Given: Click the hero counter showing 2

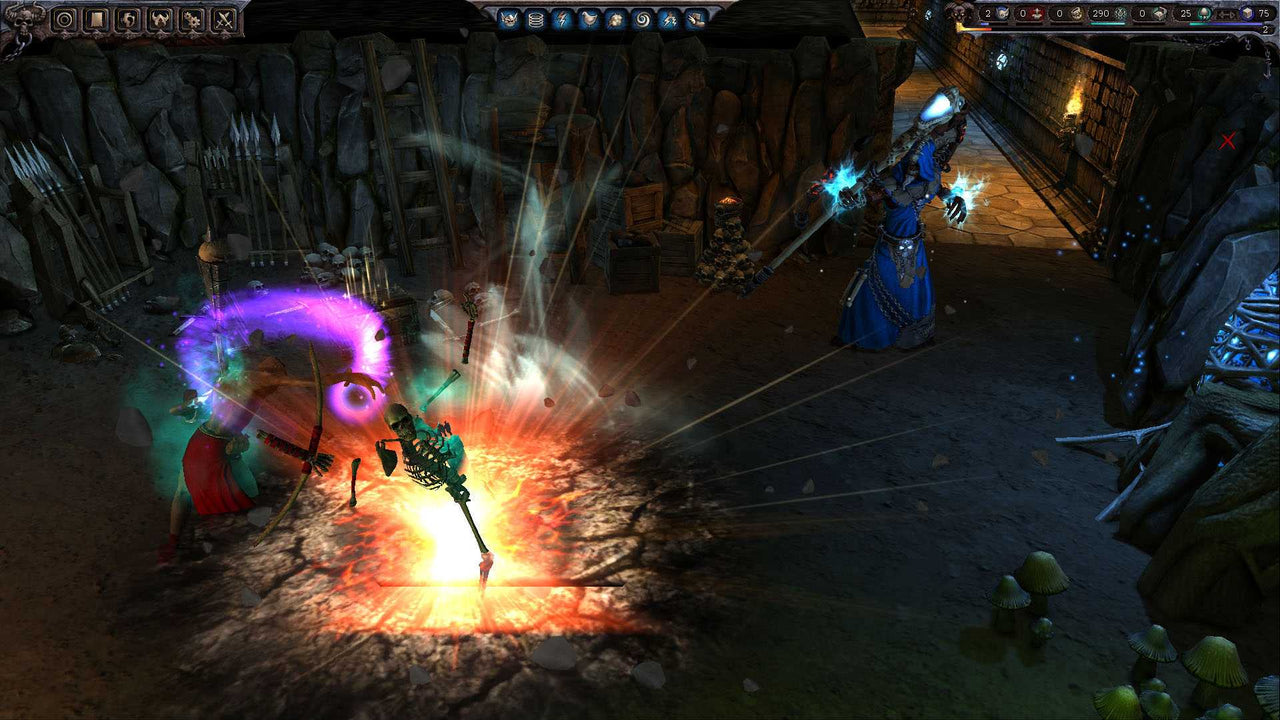Looking at the screenshot, I should click(x=988, y=12).
